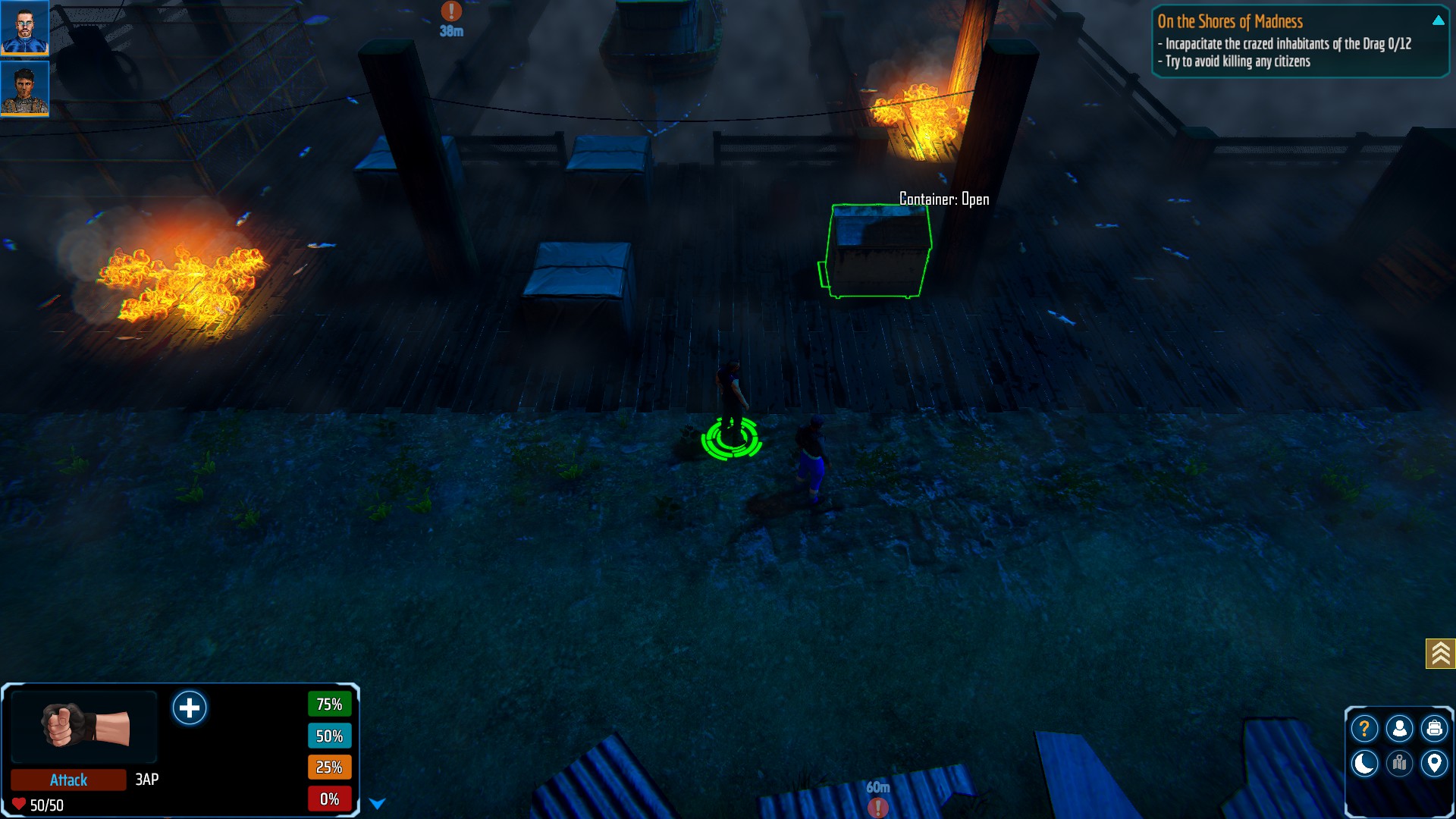Select the second party member portrait
The image size is (1456, 819).
point(24,88)
